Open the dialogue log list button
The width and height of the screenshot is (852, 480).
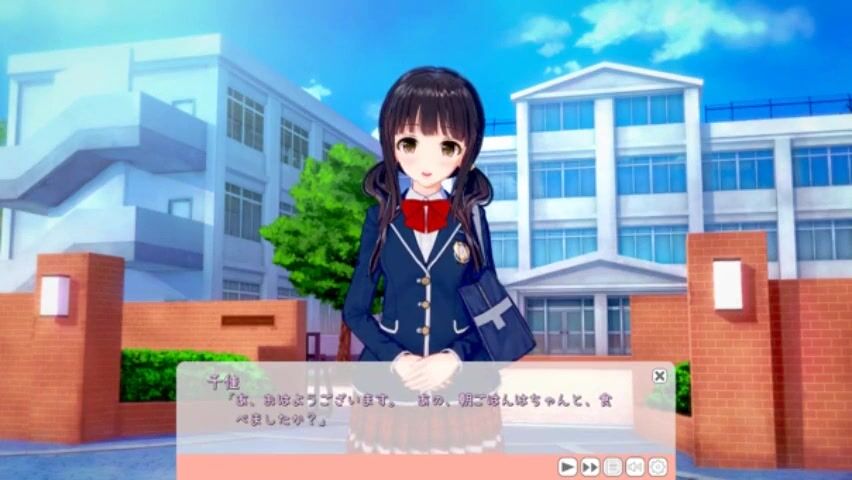[612, 466]
